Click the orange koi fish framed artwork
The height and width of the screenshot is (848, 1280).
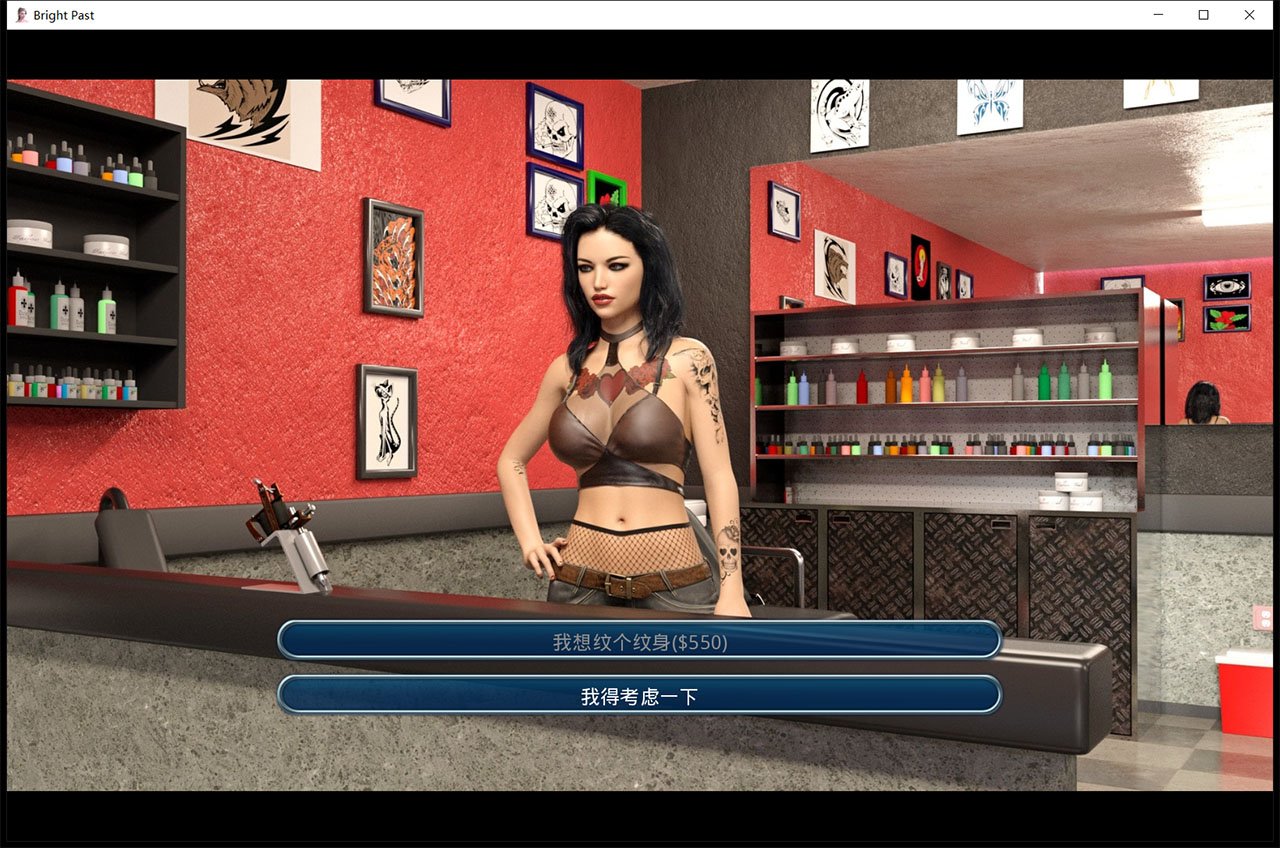[x=393, y=260]
